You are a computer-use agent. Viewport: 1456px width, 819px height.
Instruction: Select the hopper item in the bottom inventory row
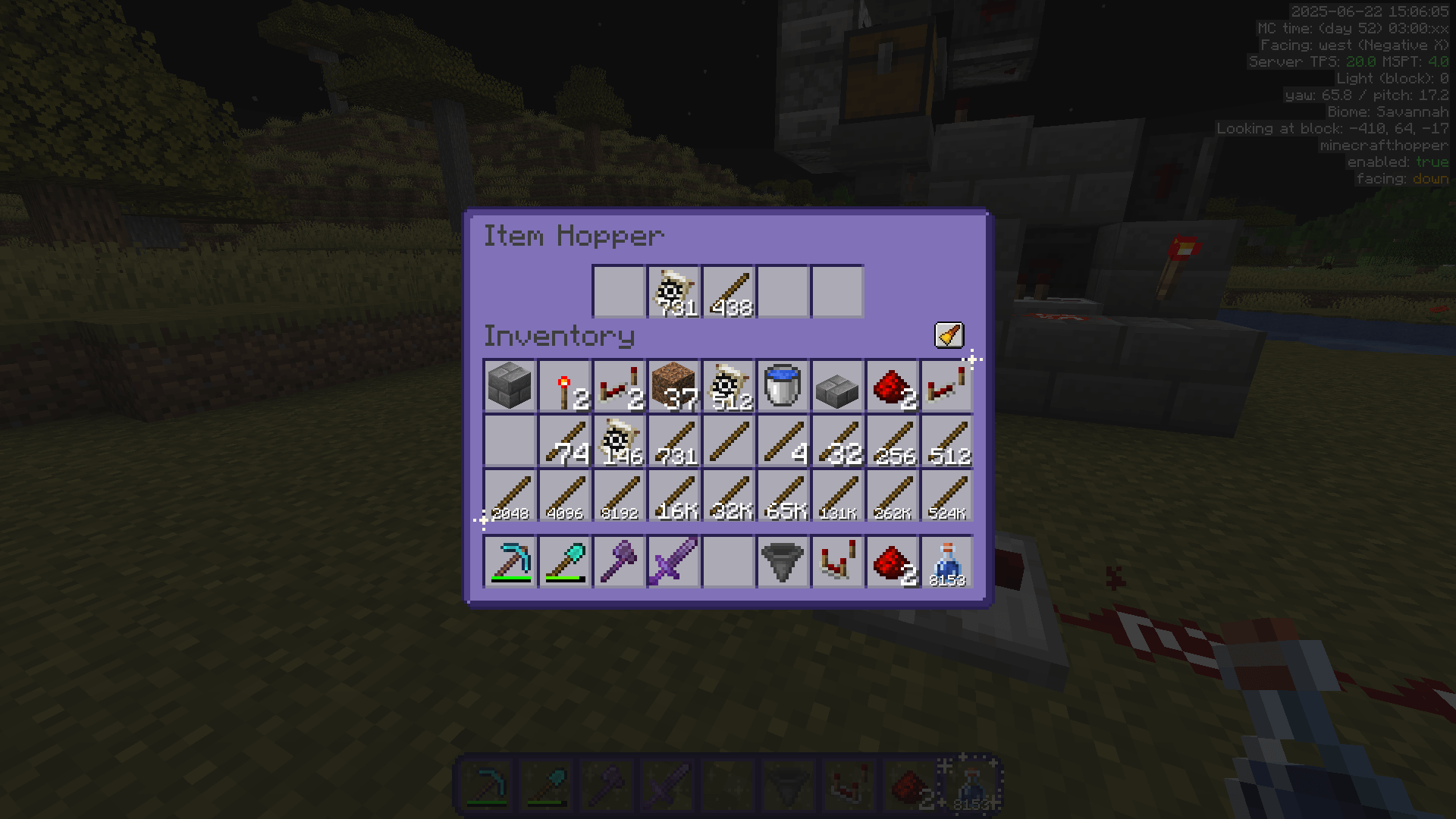pyautogui.click(x=783, y=561)
